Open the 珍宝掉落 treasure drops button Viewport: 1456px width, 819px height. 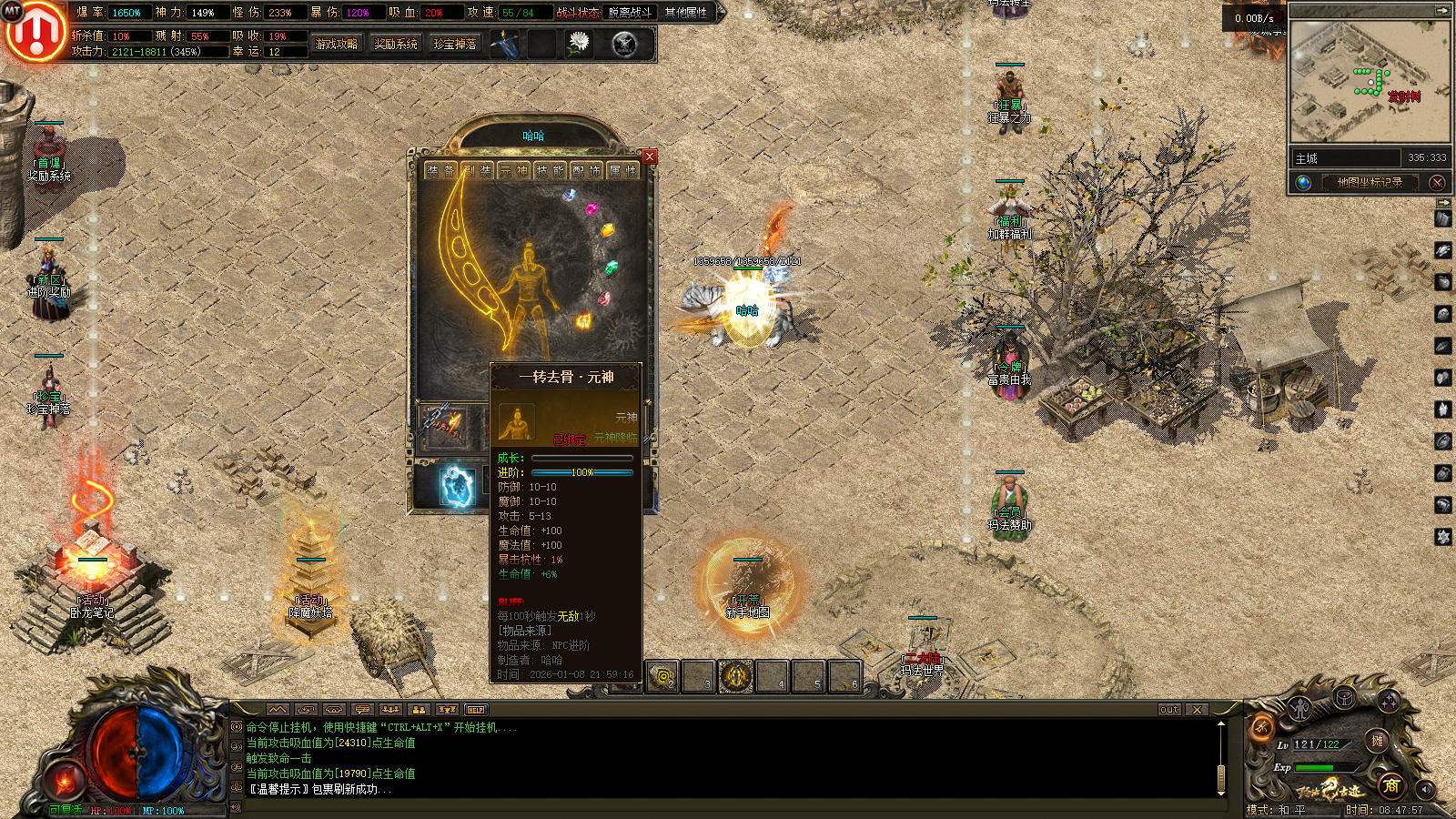point(455,44)
